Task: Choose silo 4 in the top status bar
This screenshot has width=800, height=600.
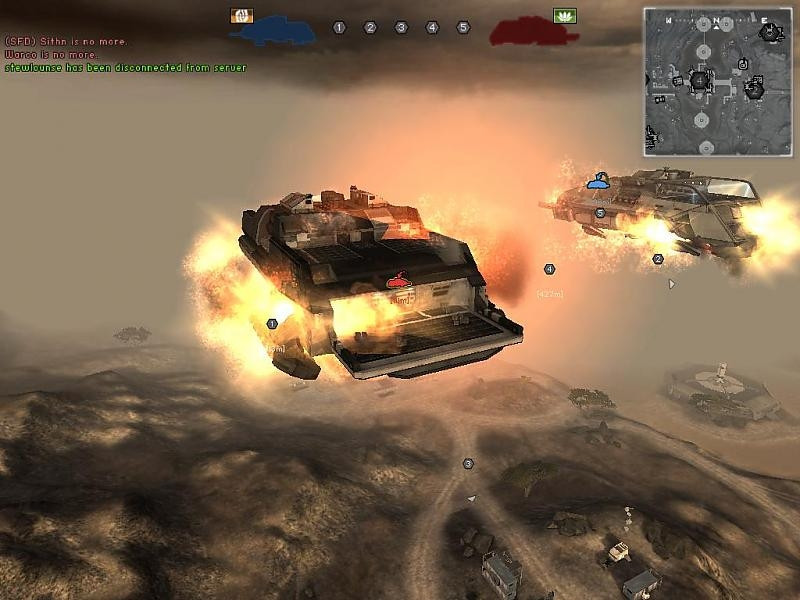Action: [432, 28]
